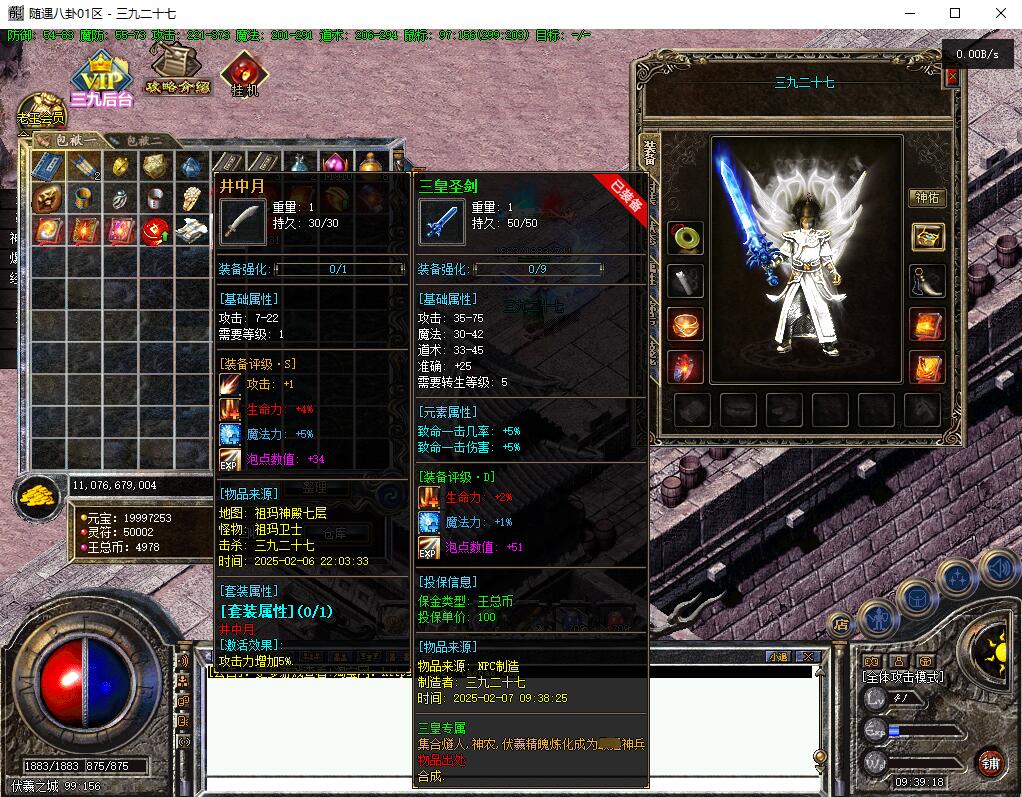
Task: Click the 神佑 button on character panel
Action: 926,197
